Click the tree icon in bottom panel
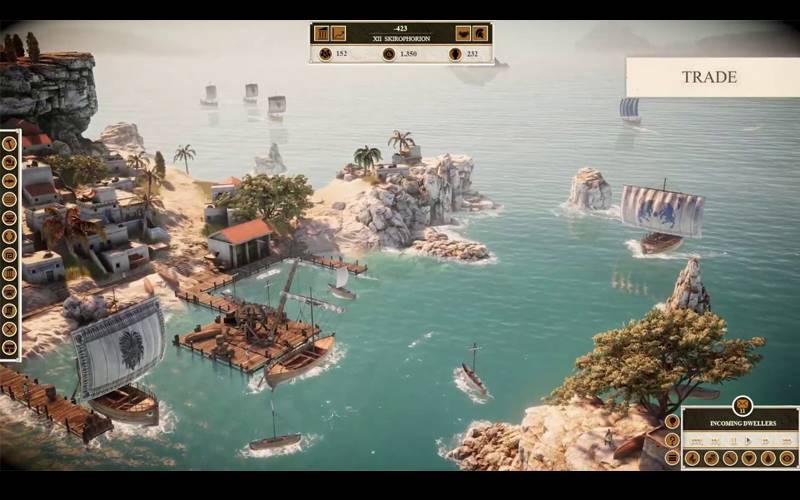This screenshot has height=500, width=800. click(768, 458)
